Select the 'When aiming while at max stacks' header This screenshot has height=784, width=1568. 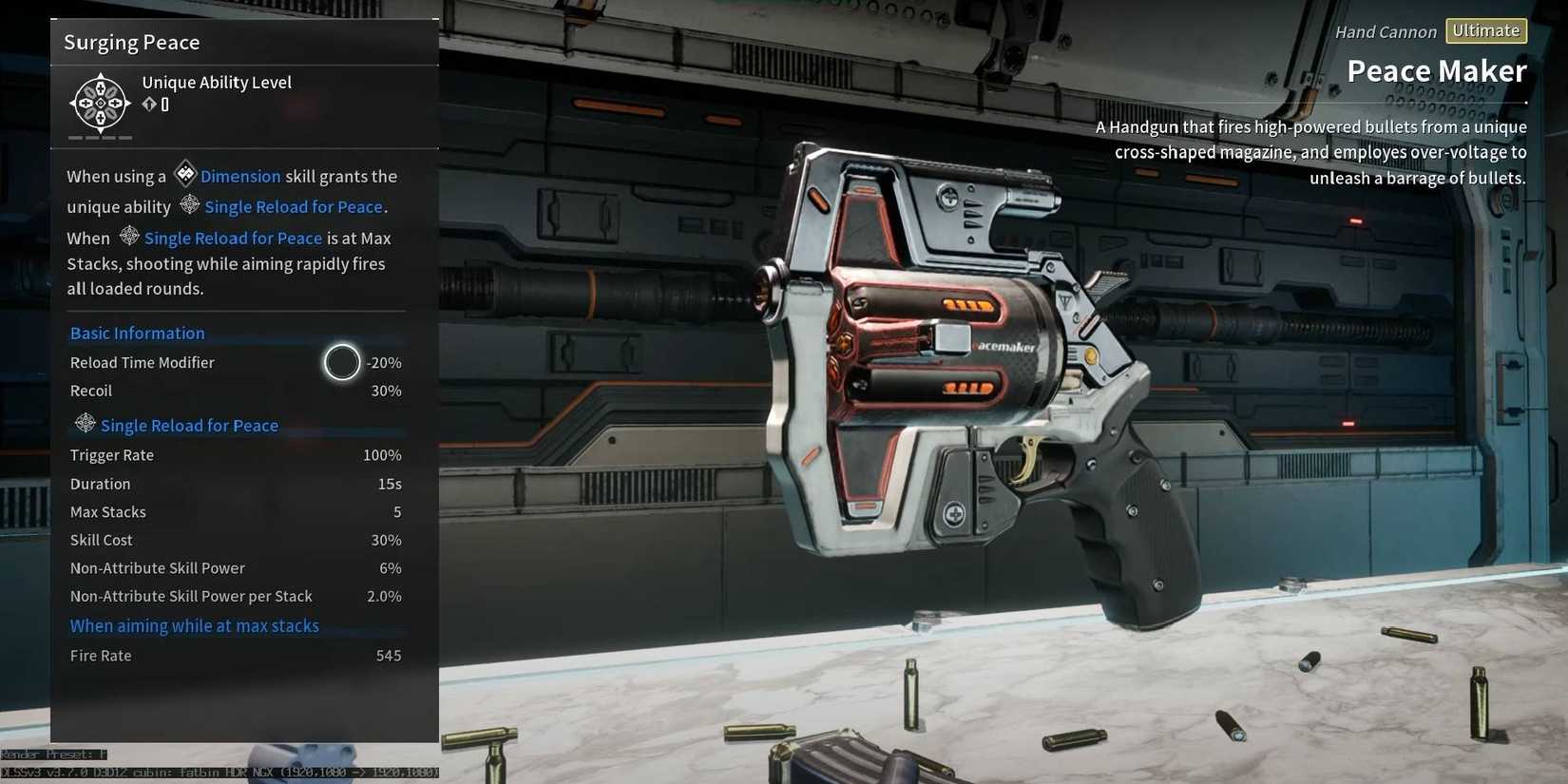pos(195,626)
